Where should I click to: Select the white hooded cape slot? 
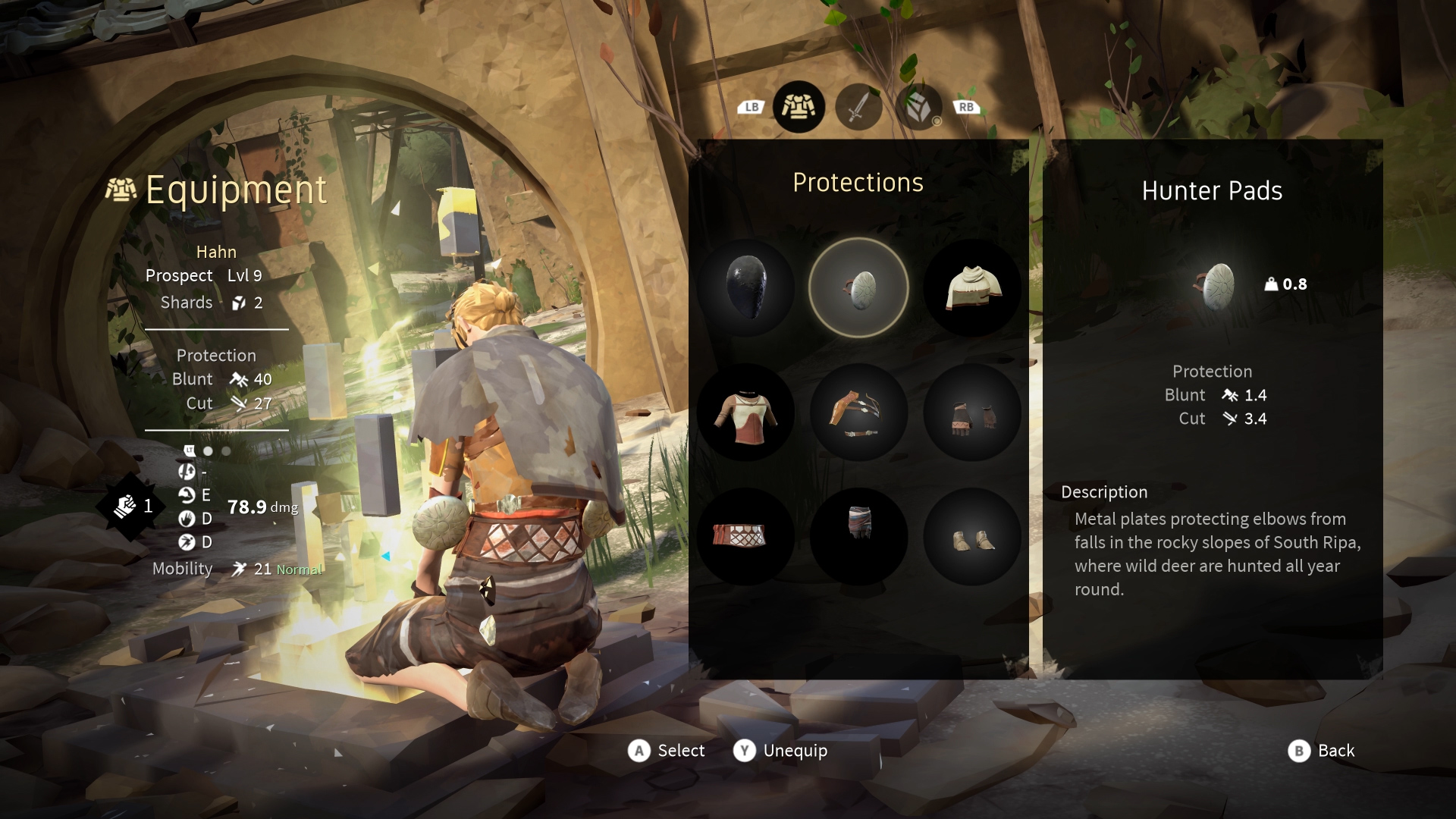pos(972,287)
